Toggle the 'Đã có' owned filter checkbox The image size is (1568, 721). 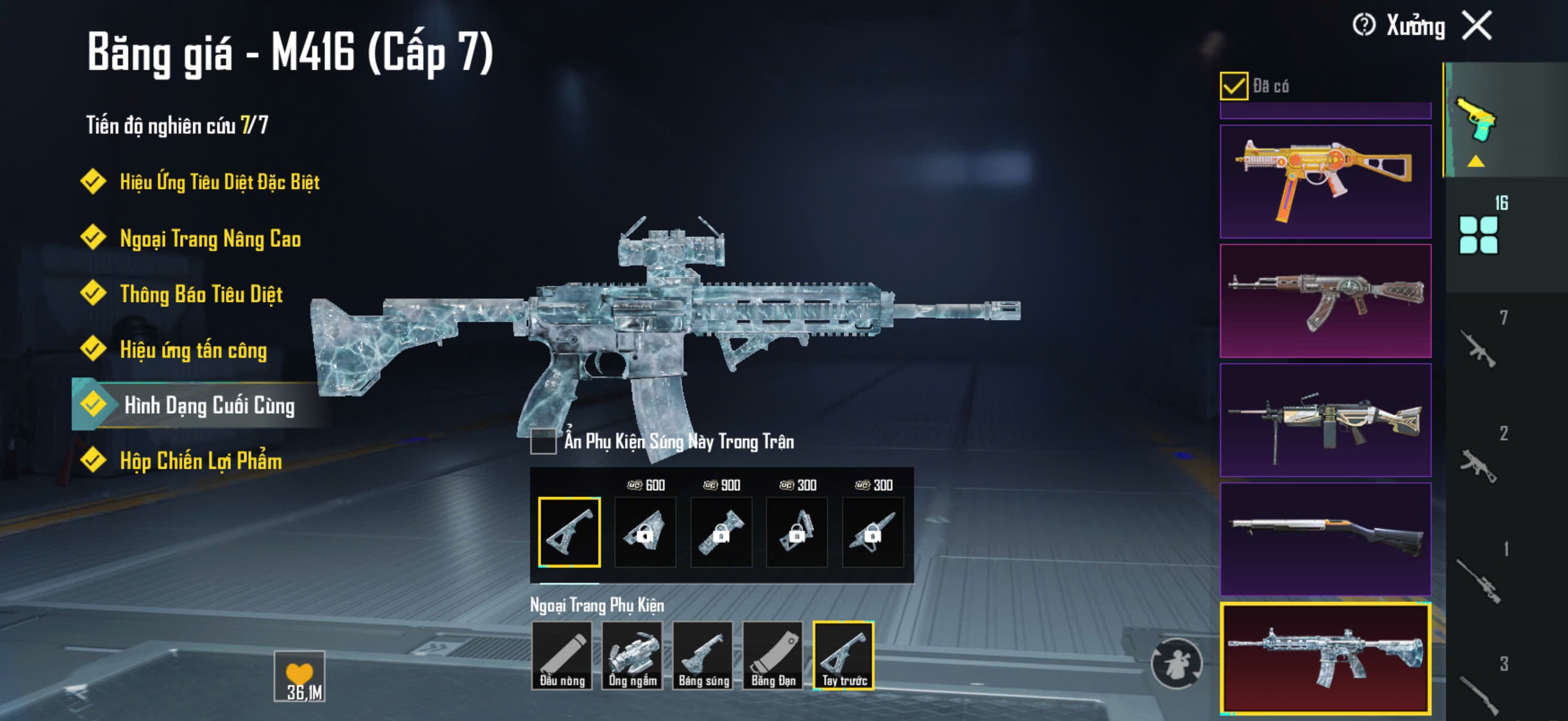point(1233,85)
